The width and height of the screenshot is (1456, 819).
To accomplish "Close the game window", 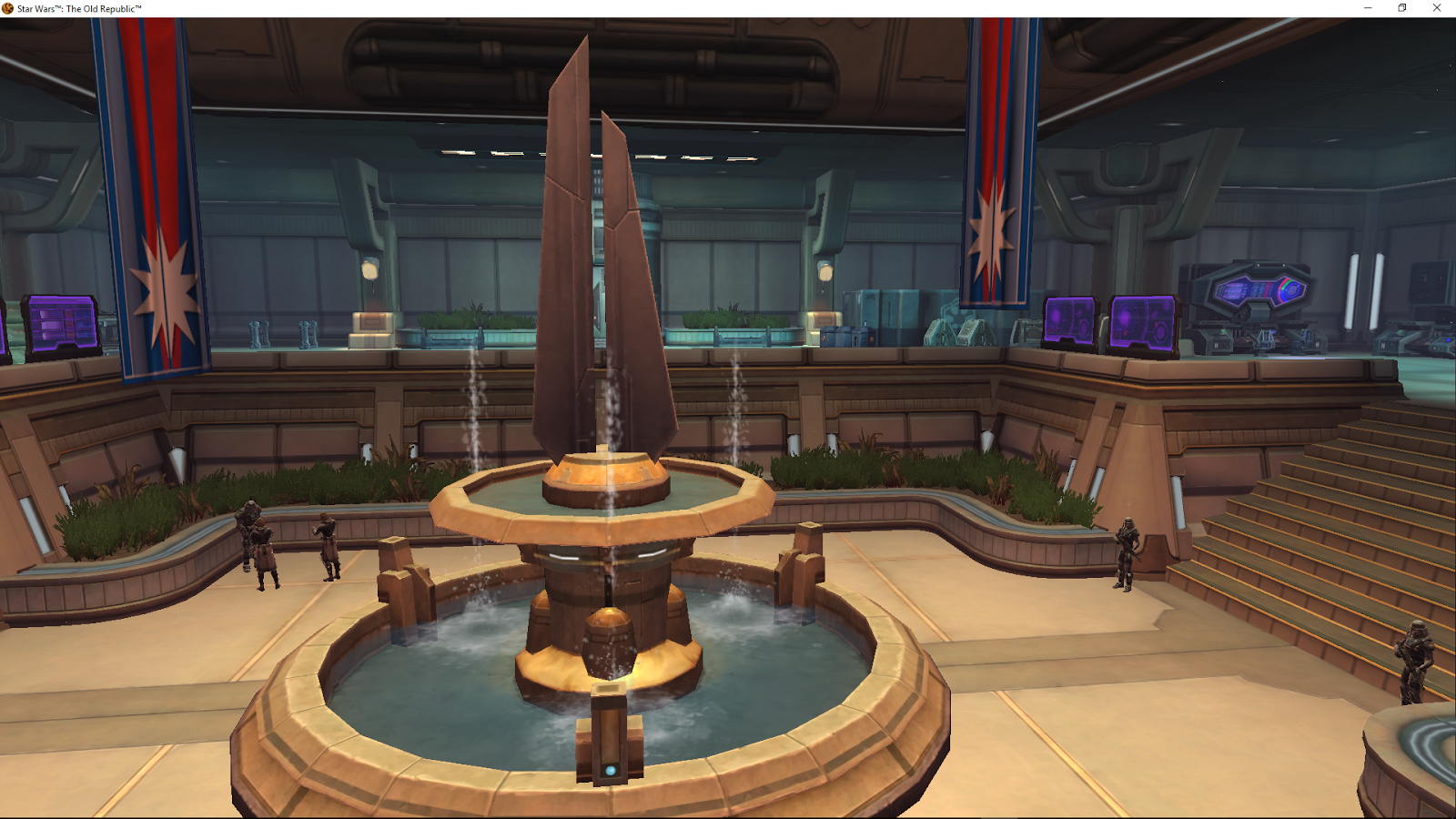I will [1438, 7].
